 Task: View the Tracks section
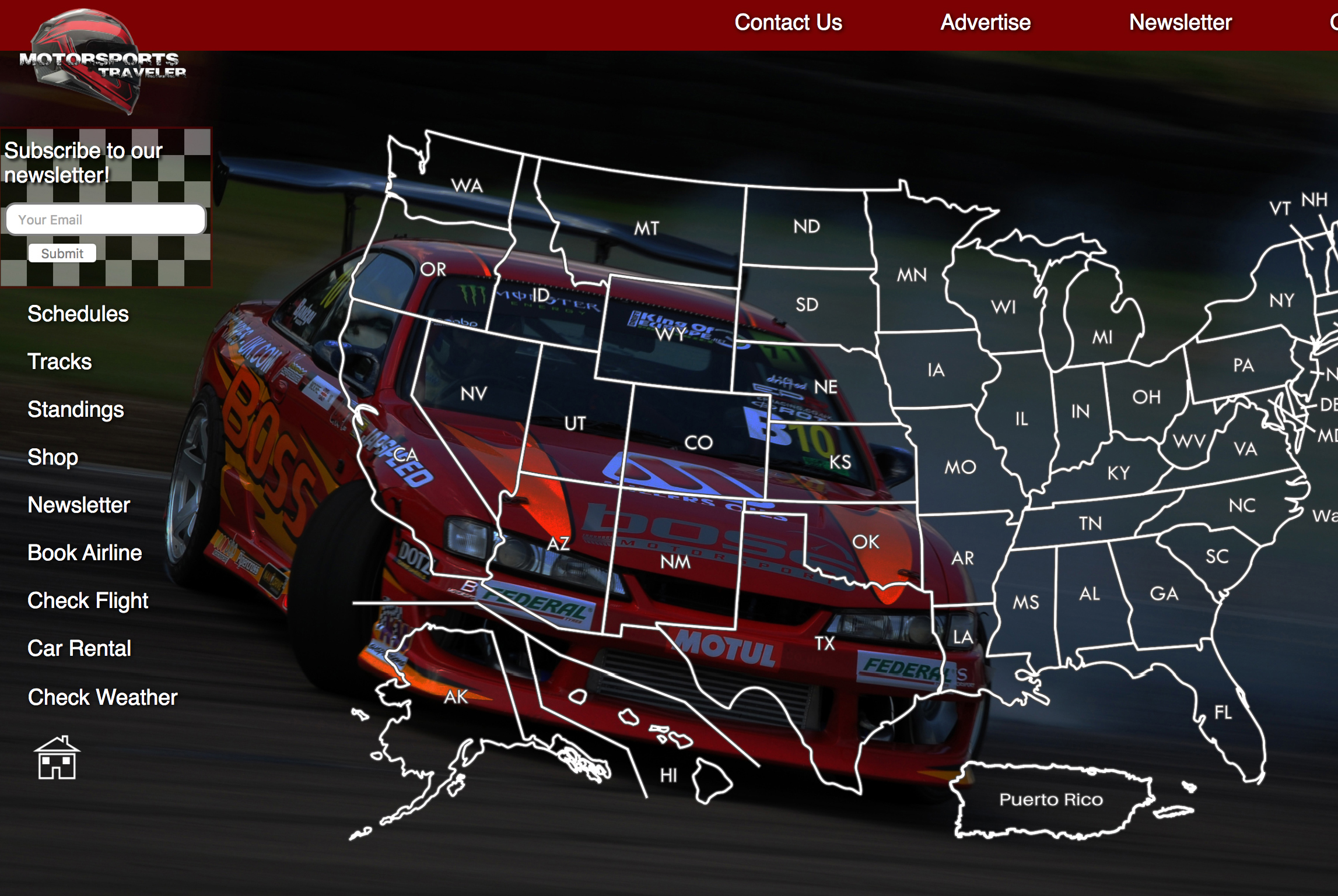point(59,362)
